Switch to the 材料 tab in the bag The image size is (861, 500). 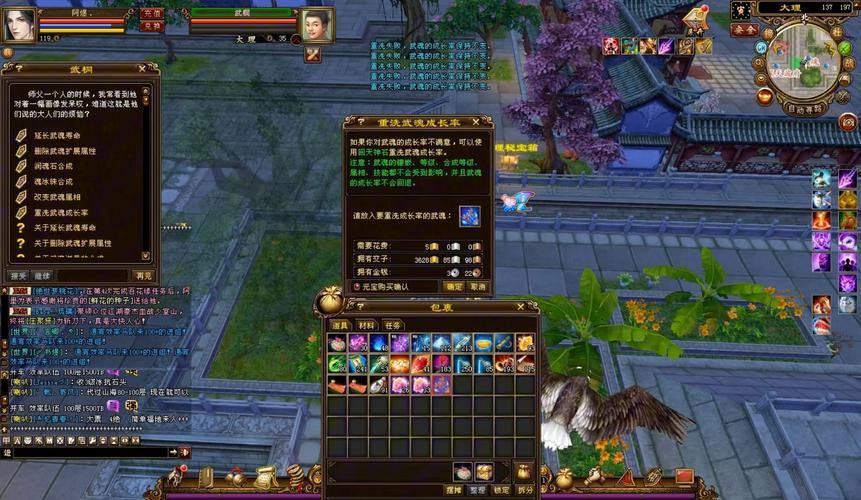pyautogui.click(x=367, y=325)
